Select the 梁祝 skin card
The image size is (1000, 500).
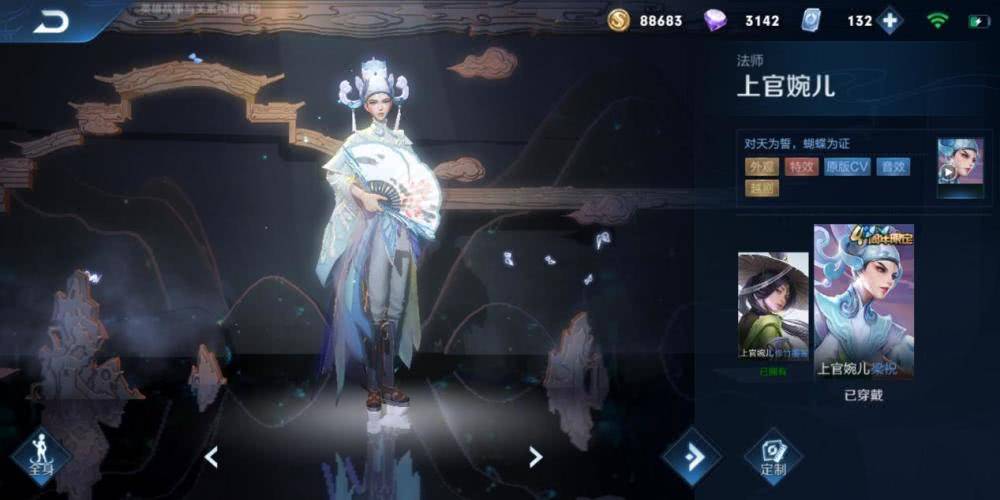863,300
